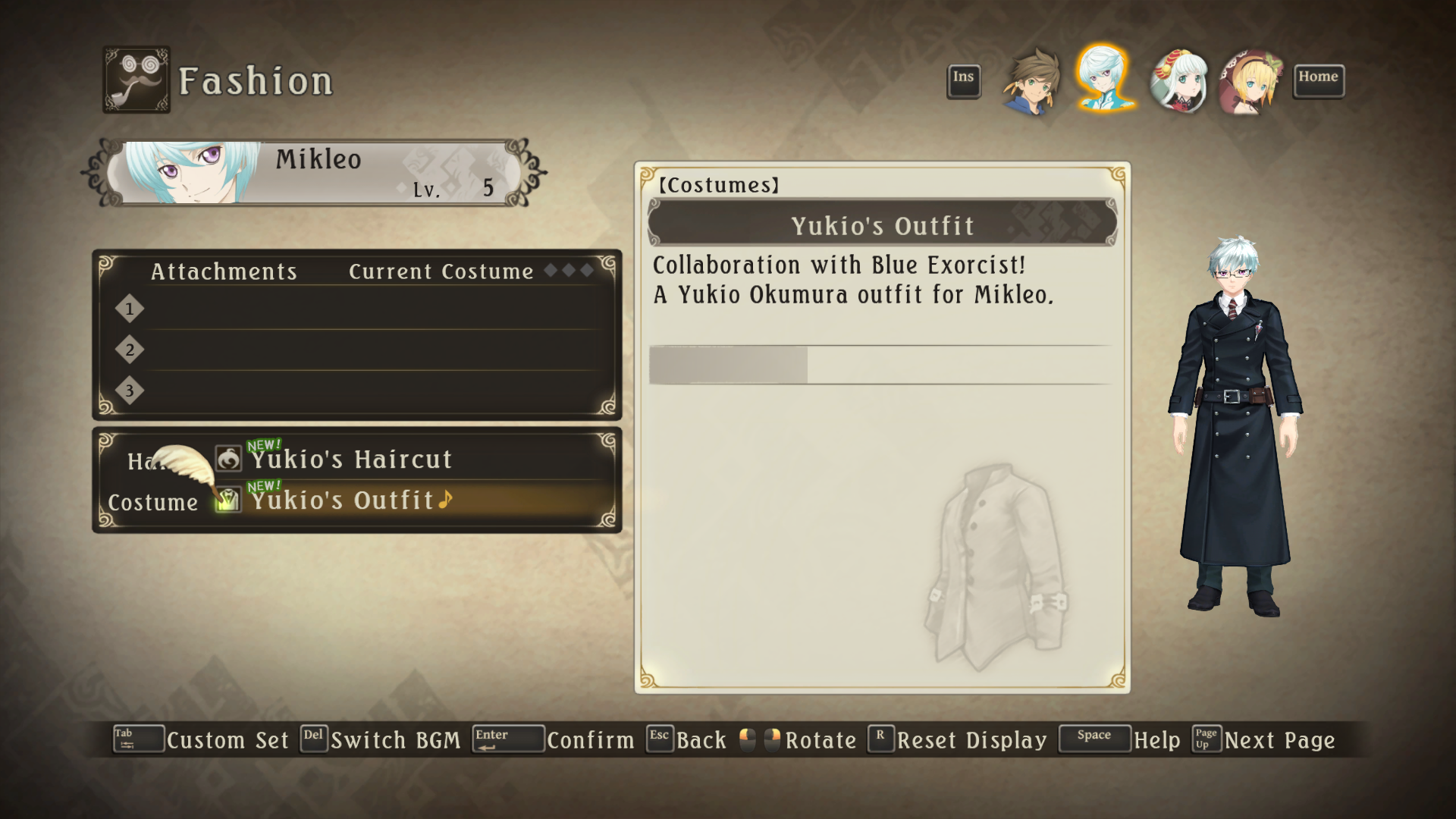This screenshot has height=819, width=1456.
Task: Open attachment slot 3
Action: pos(364,391)
